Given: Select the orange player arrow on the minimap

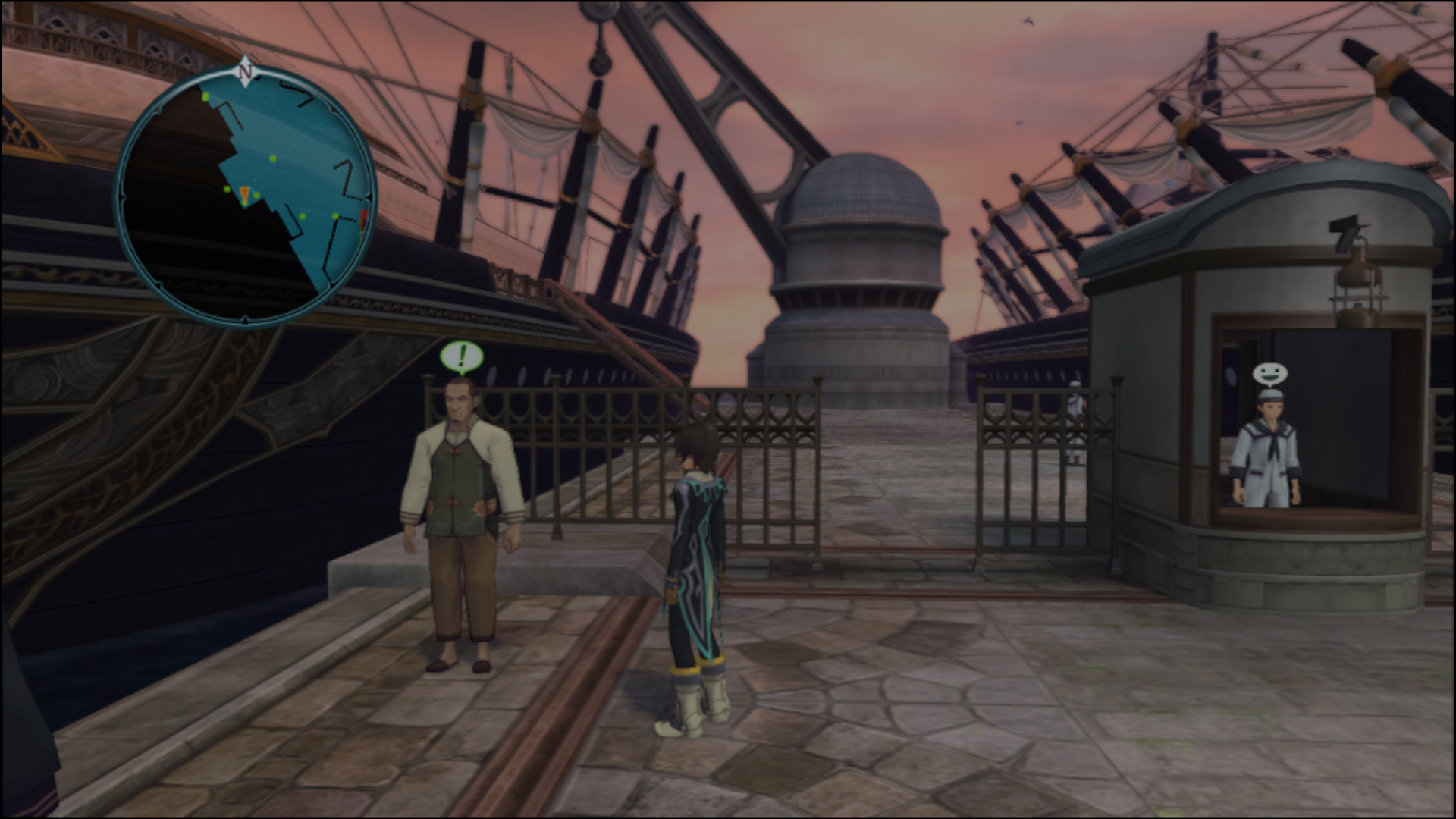Looking at the screenshot, I should pyautogui.click(x=244, y=195).
